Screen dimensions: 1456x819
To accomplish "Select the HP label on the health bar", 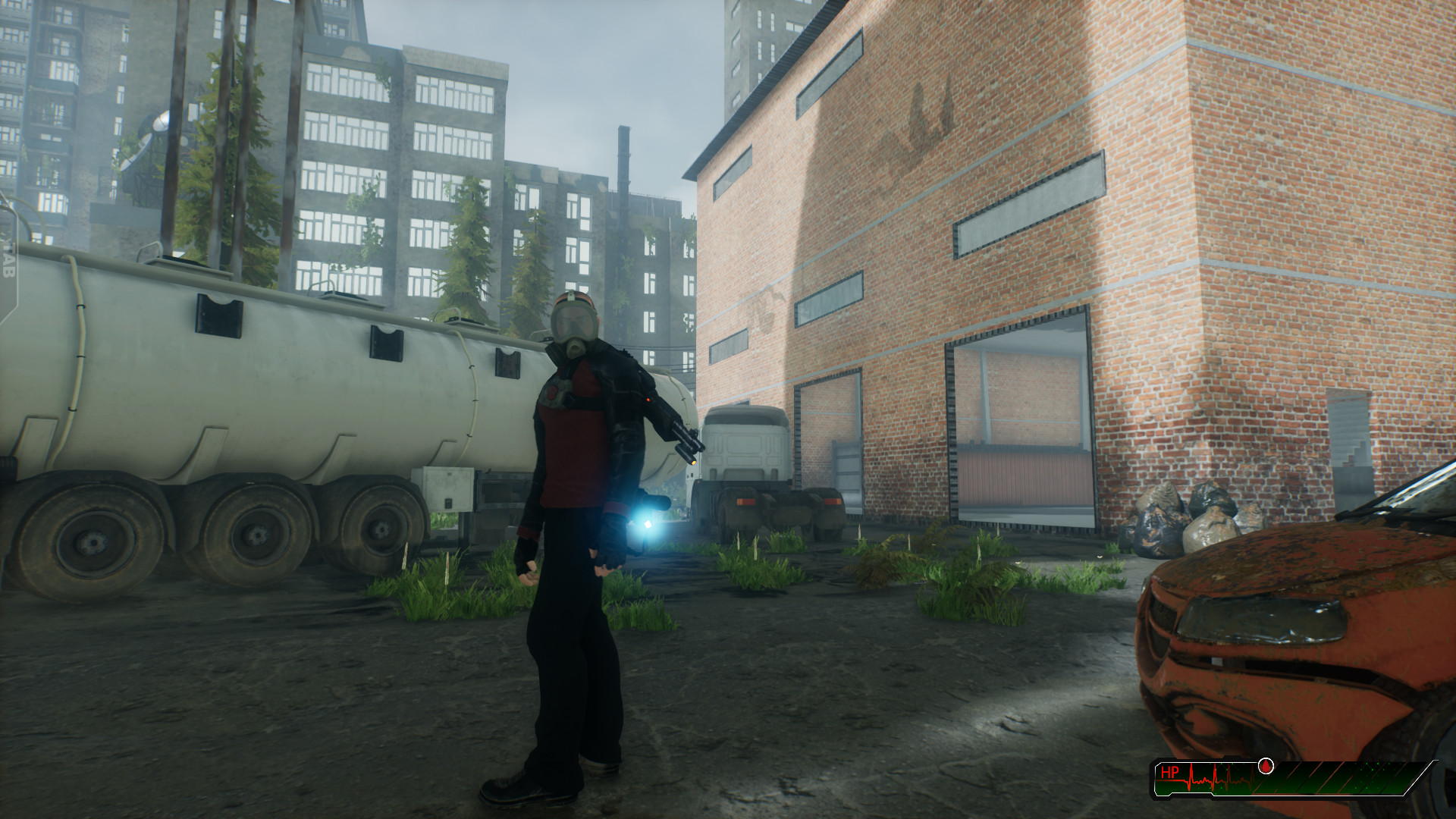I will click(1172, 771).
